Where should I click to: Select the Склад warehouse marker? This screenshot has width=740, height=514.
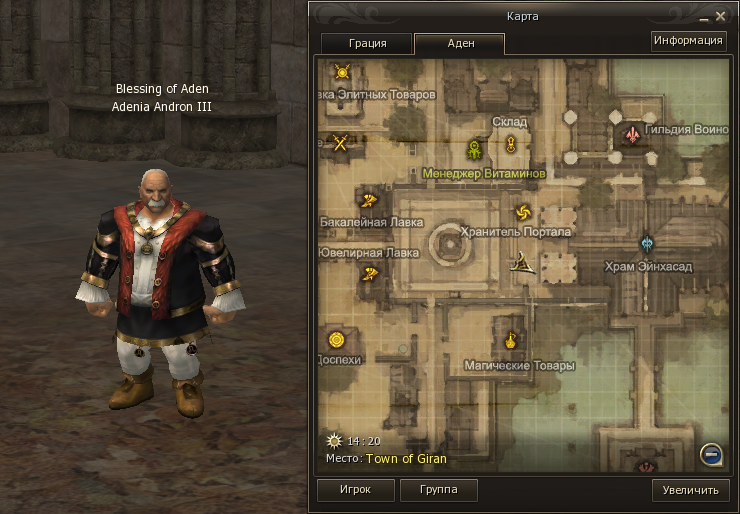pos(510,143)
